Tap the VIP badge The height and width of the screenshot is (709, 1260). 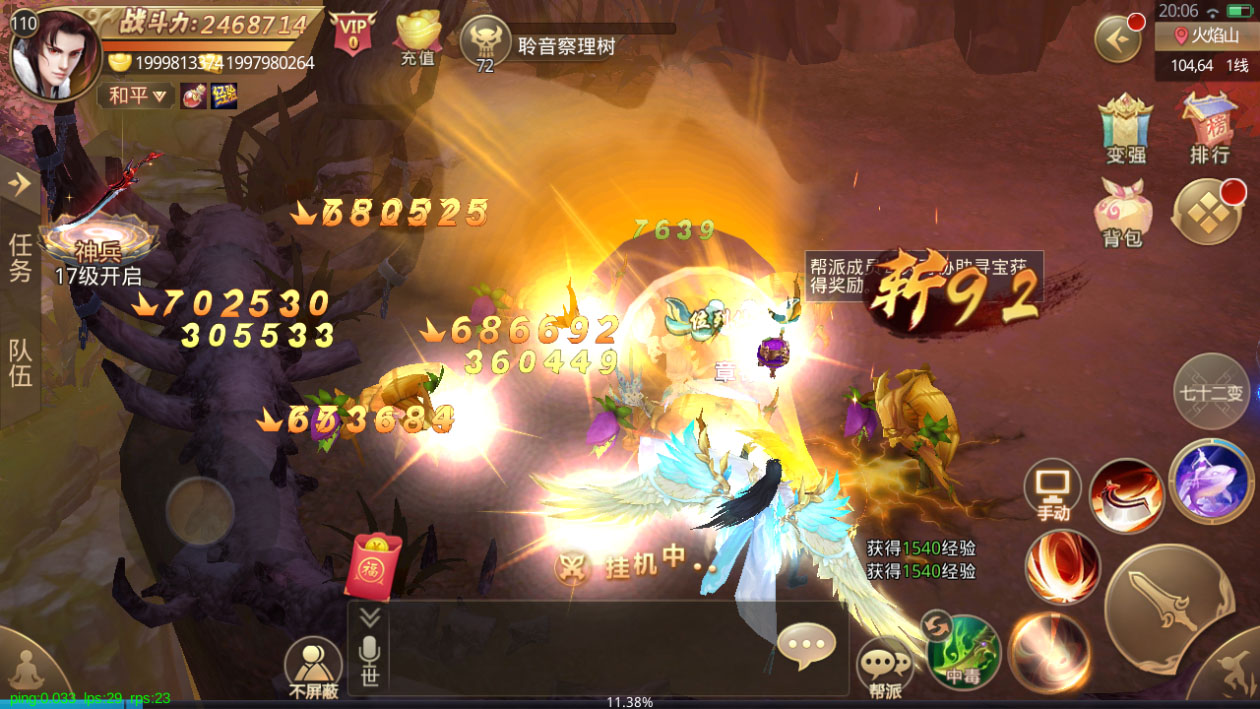tap(352, 33)
